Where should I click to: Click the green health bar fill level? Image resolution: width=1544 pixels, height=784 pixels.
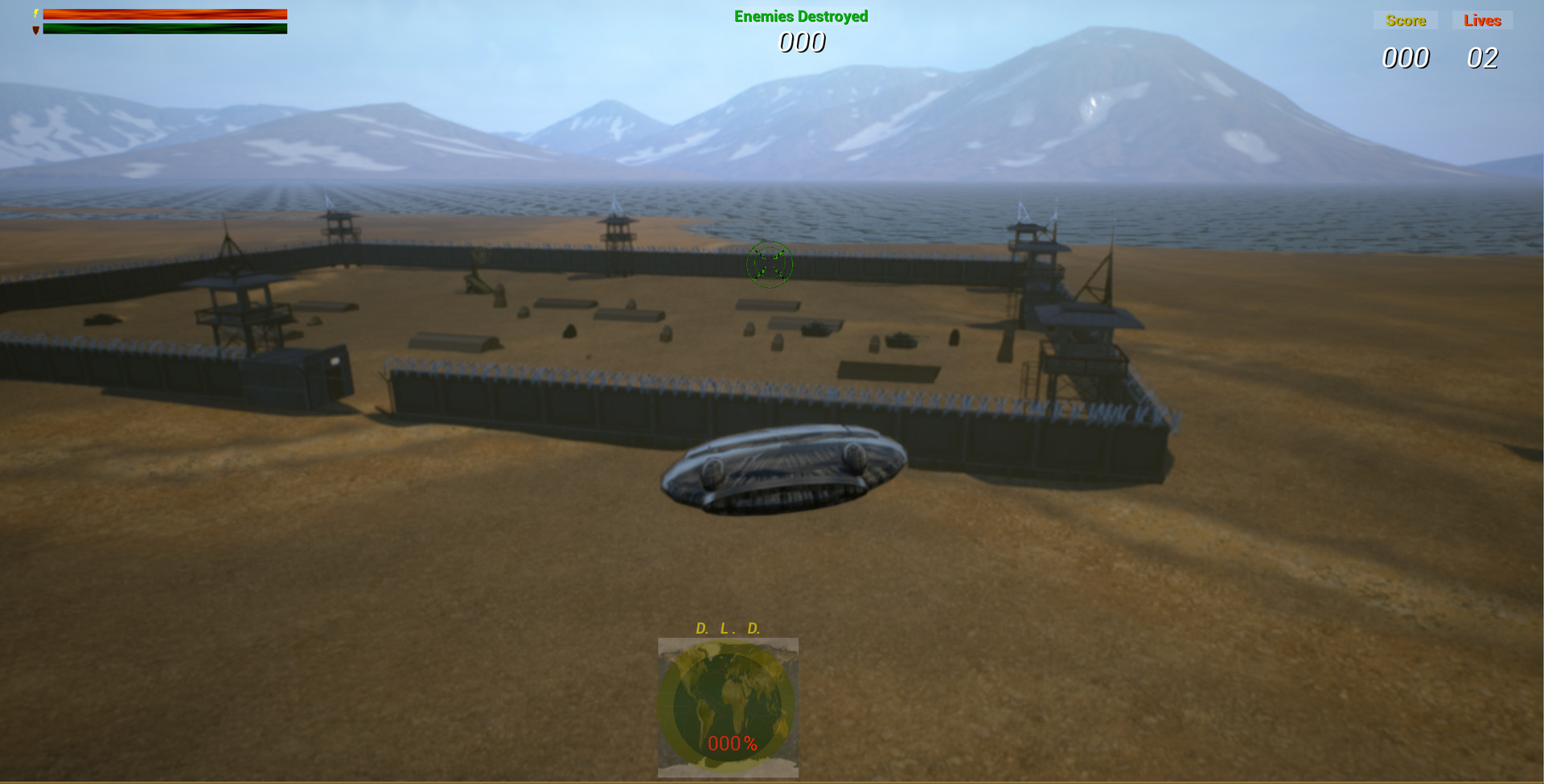coord(165,27)
